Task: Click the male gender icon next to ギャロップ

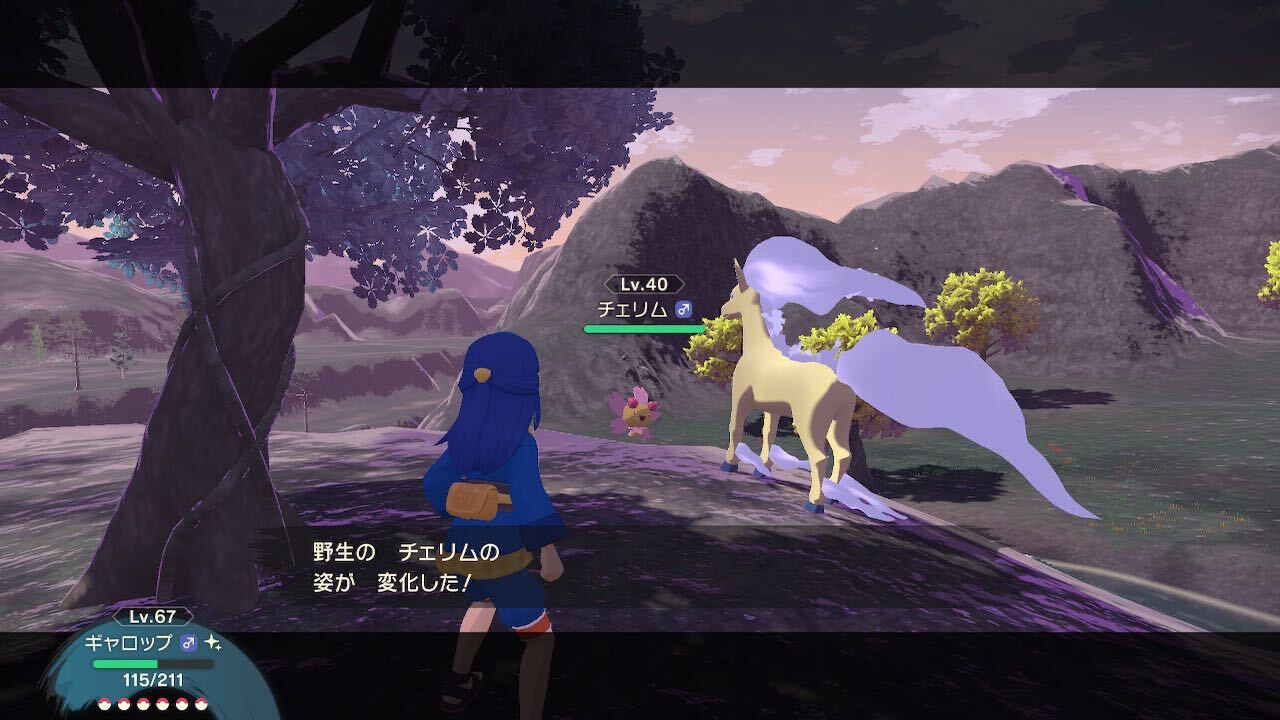Action: 188,644
